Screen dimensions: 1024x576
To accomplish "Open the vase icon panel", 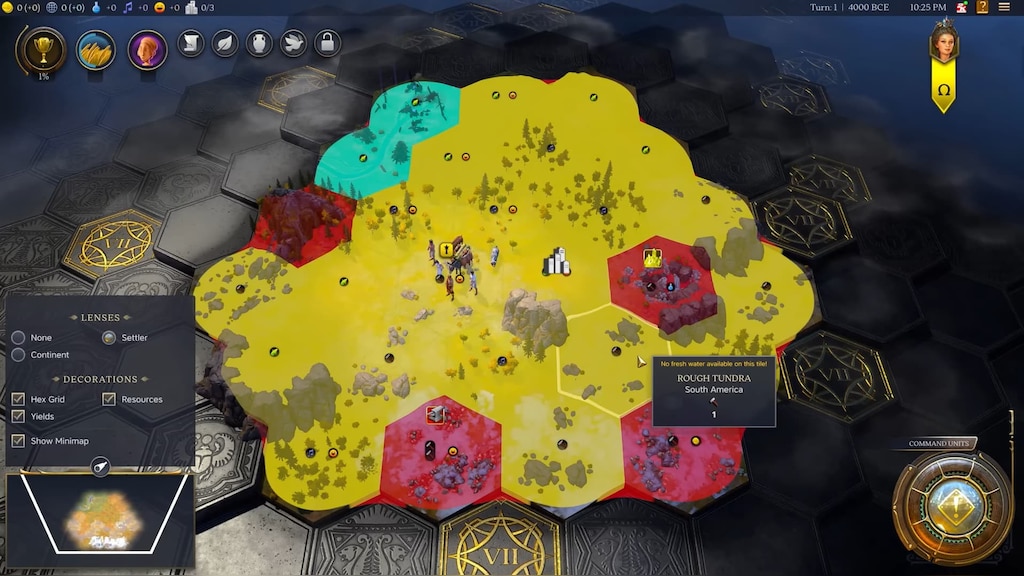I will tap(259, 43).
